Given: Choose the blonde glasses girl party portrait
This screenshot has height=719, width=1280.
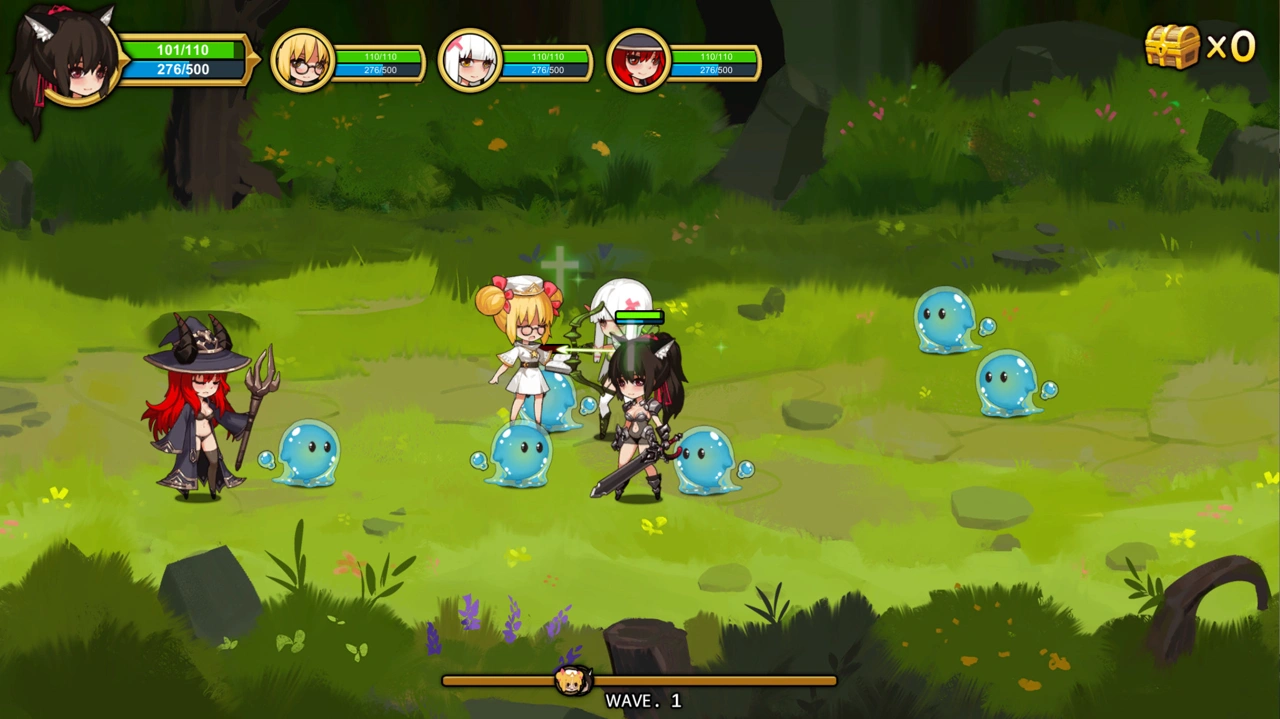Looking at the screenshot, I should 302,61.
